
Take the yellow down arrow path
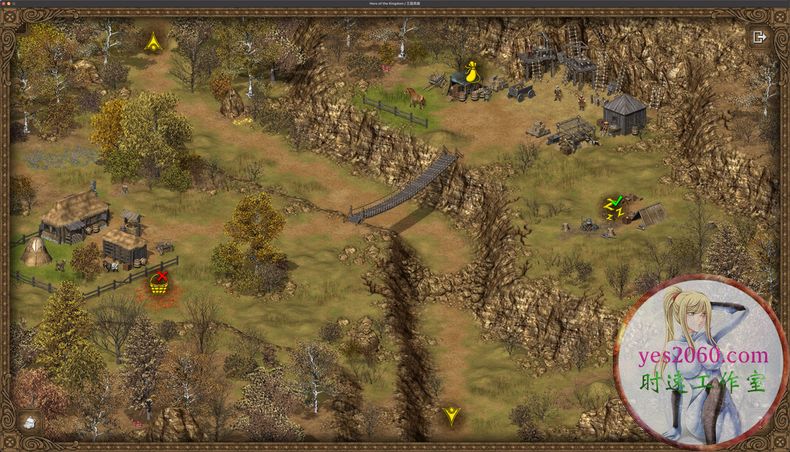[452, 414]
